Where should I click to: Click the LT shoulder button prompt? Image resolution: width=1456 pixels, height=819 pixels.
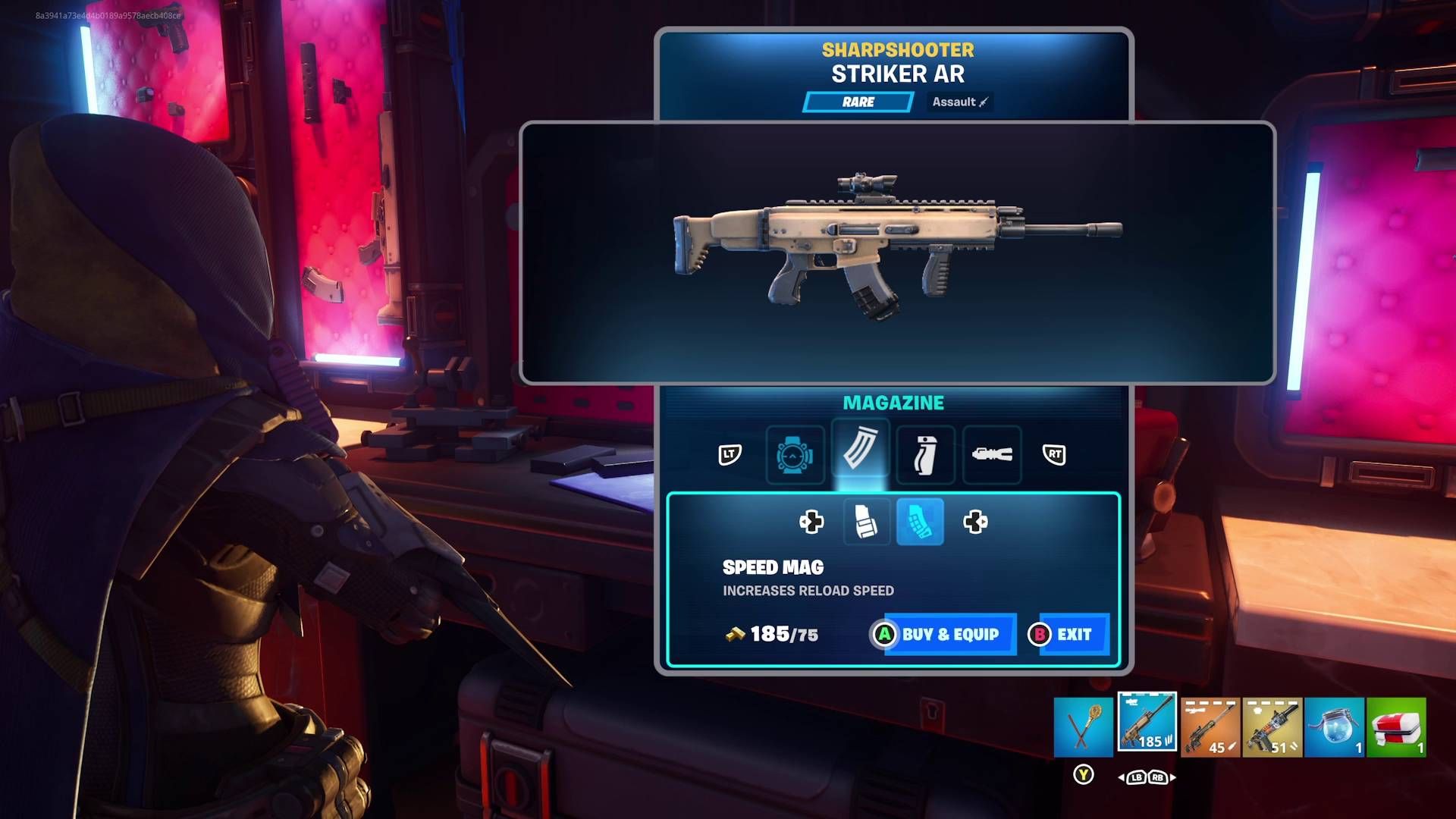click(x=730, y=455)
